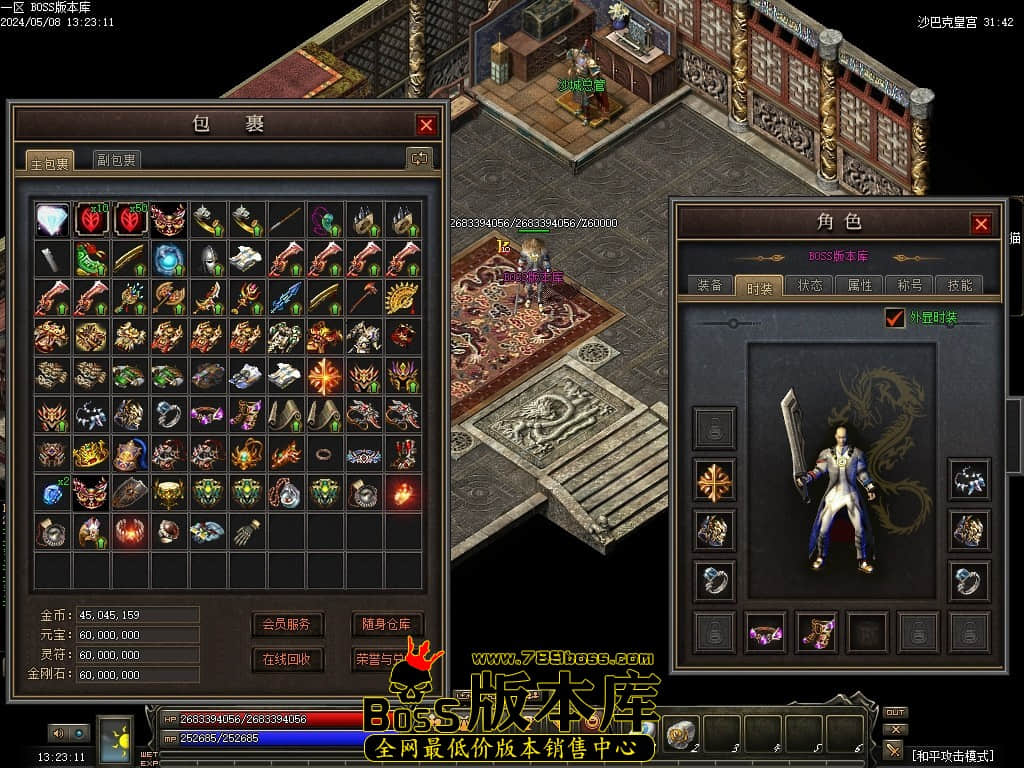1024x768 pixels.
Task: Choose the purple gem belt slot
Action: point(765,633)
